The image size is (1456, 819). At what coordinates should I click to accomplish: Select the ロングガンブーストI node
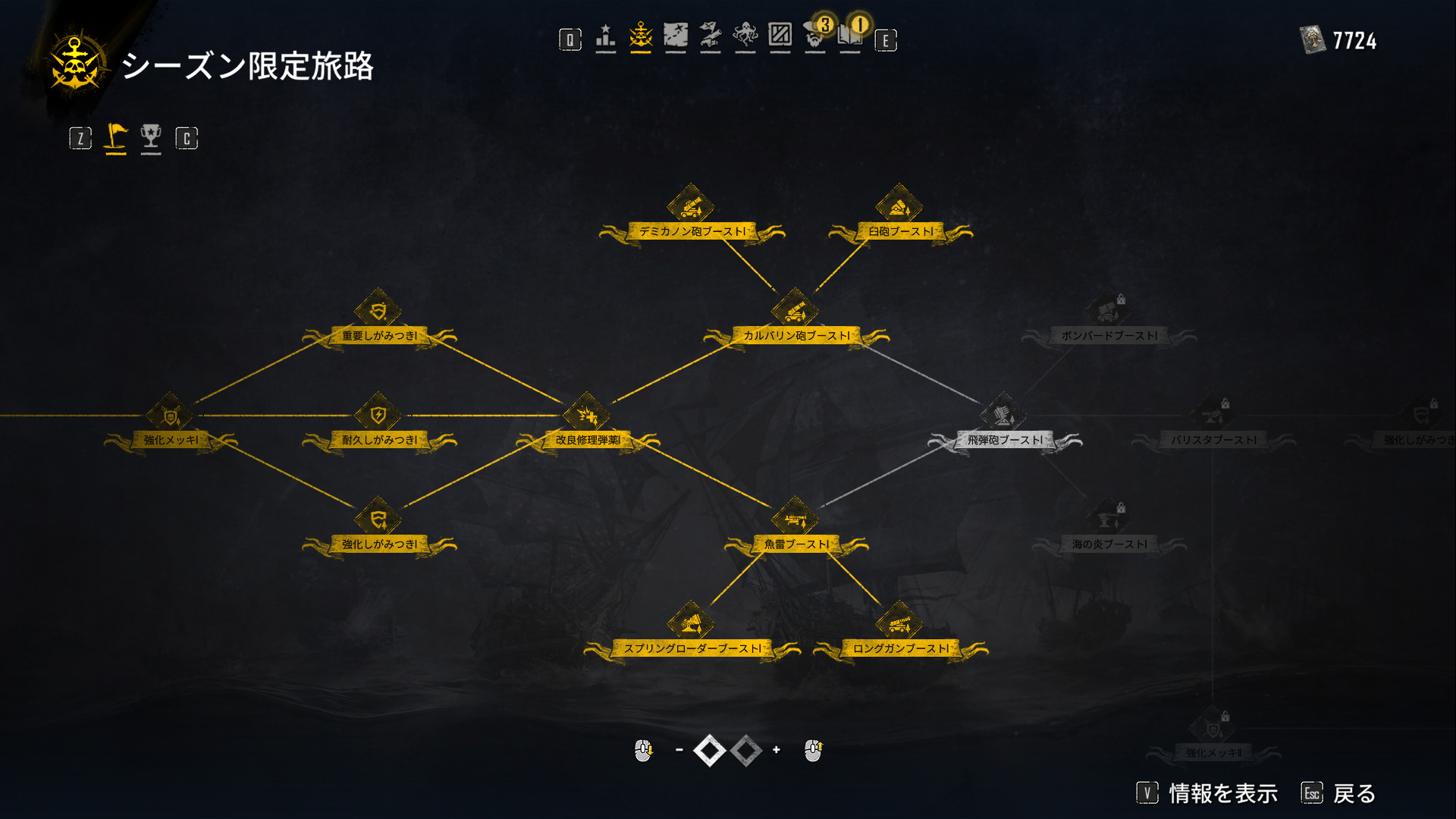coord(899,624)
